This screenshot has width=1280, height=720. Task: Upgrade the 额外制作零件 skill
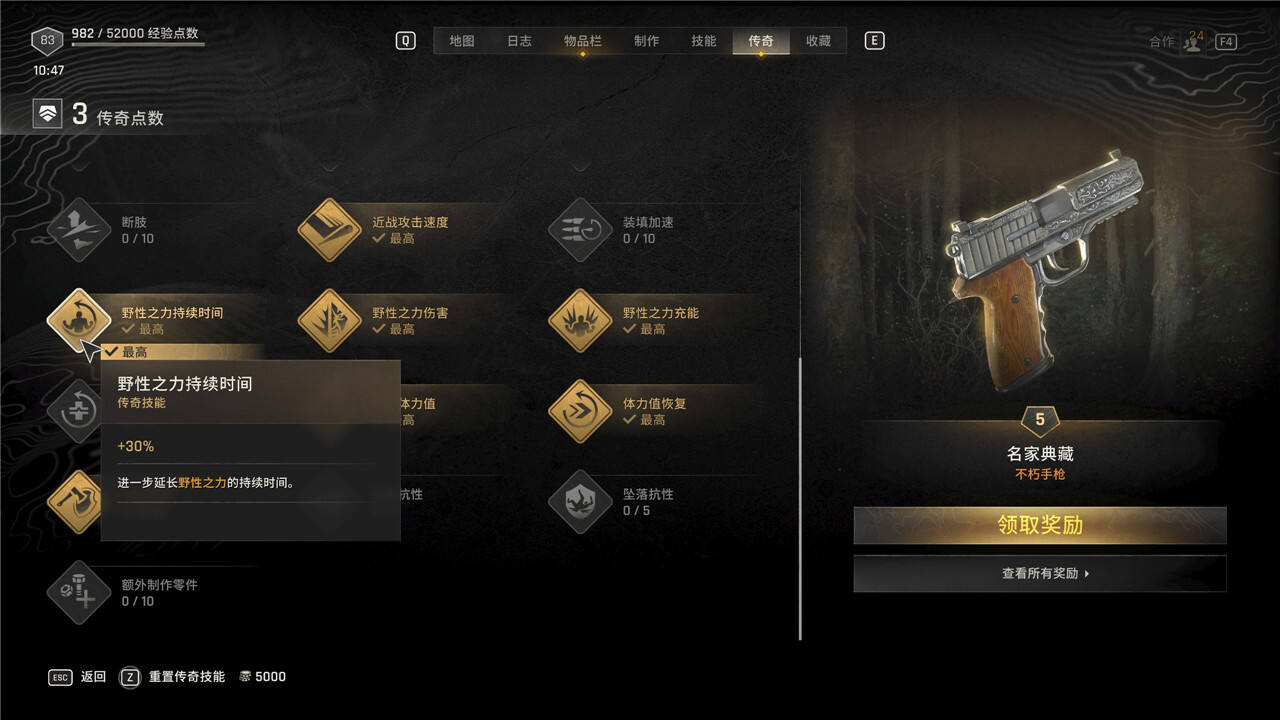tap(79, 593)
